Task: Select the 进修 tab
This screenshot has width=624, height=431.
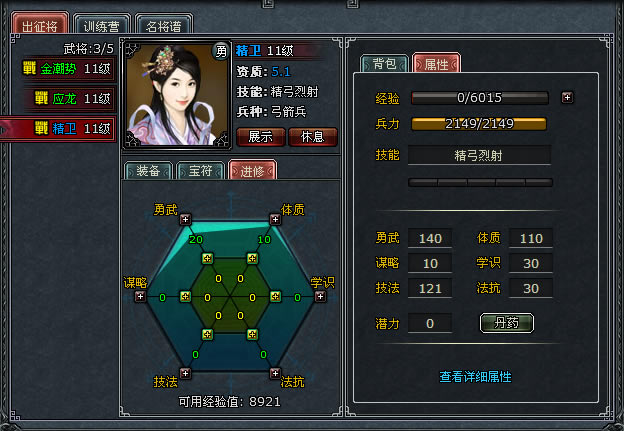Action: [x=252, y=171]
